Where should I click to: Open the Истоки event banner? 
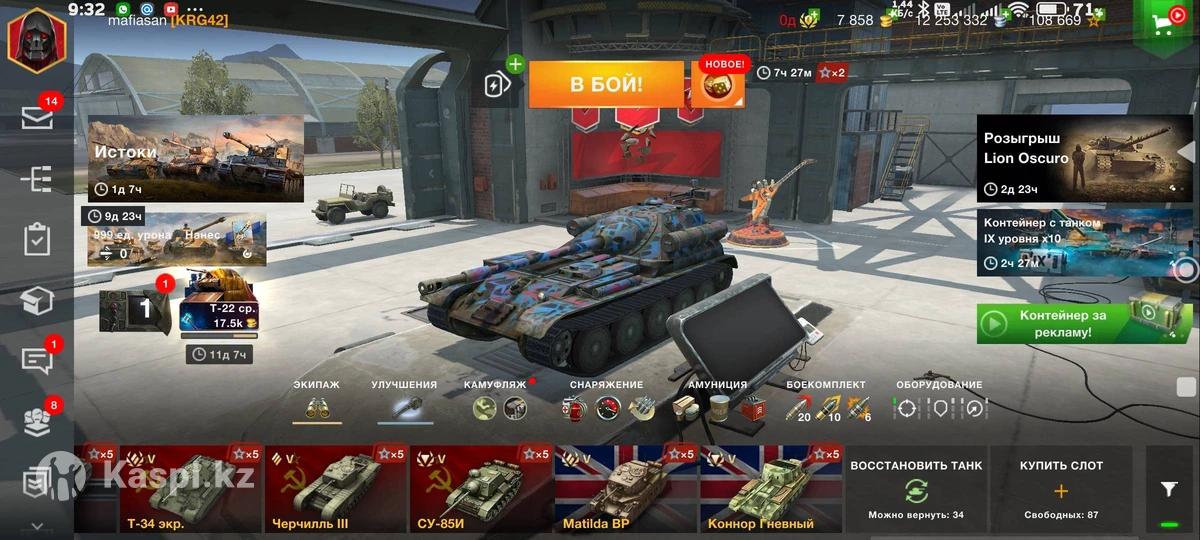(196, 159)
